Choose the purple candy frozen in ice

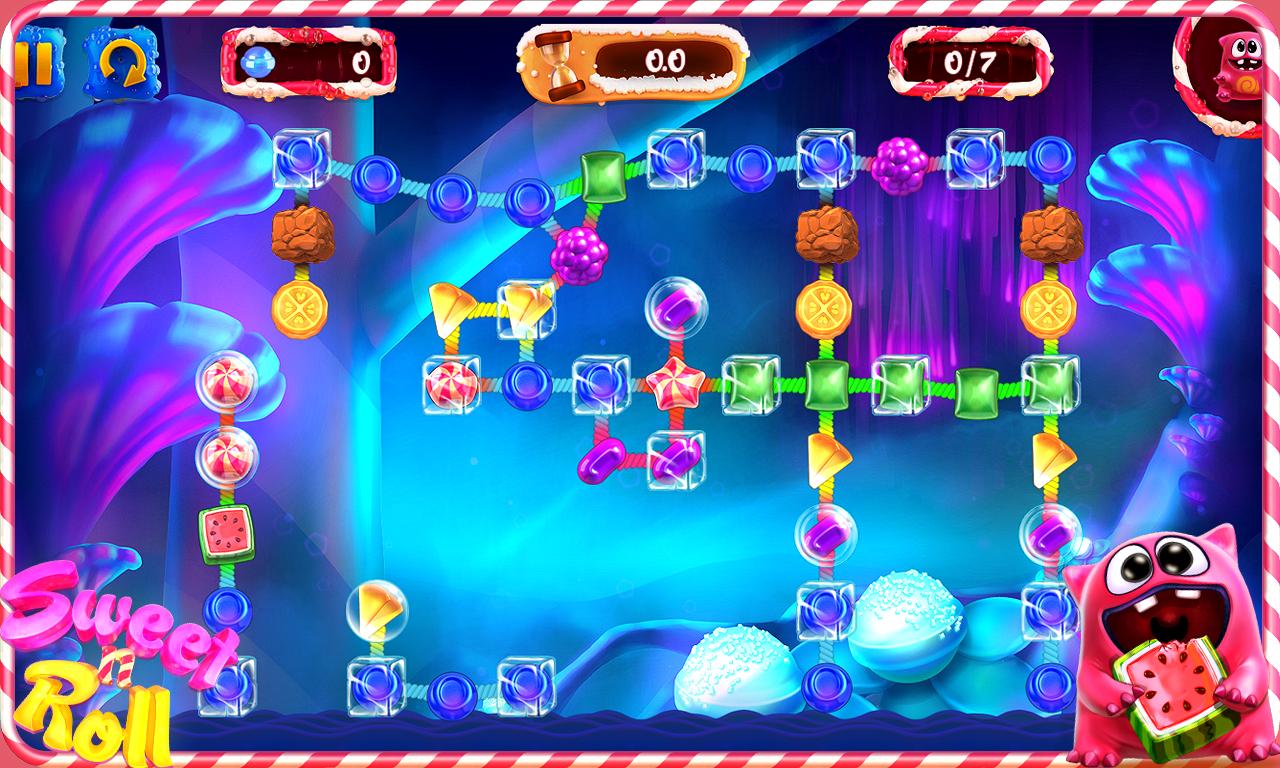pos(676,459)
